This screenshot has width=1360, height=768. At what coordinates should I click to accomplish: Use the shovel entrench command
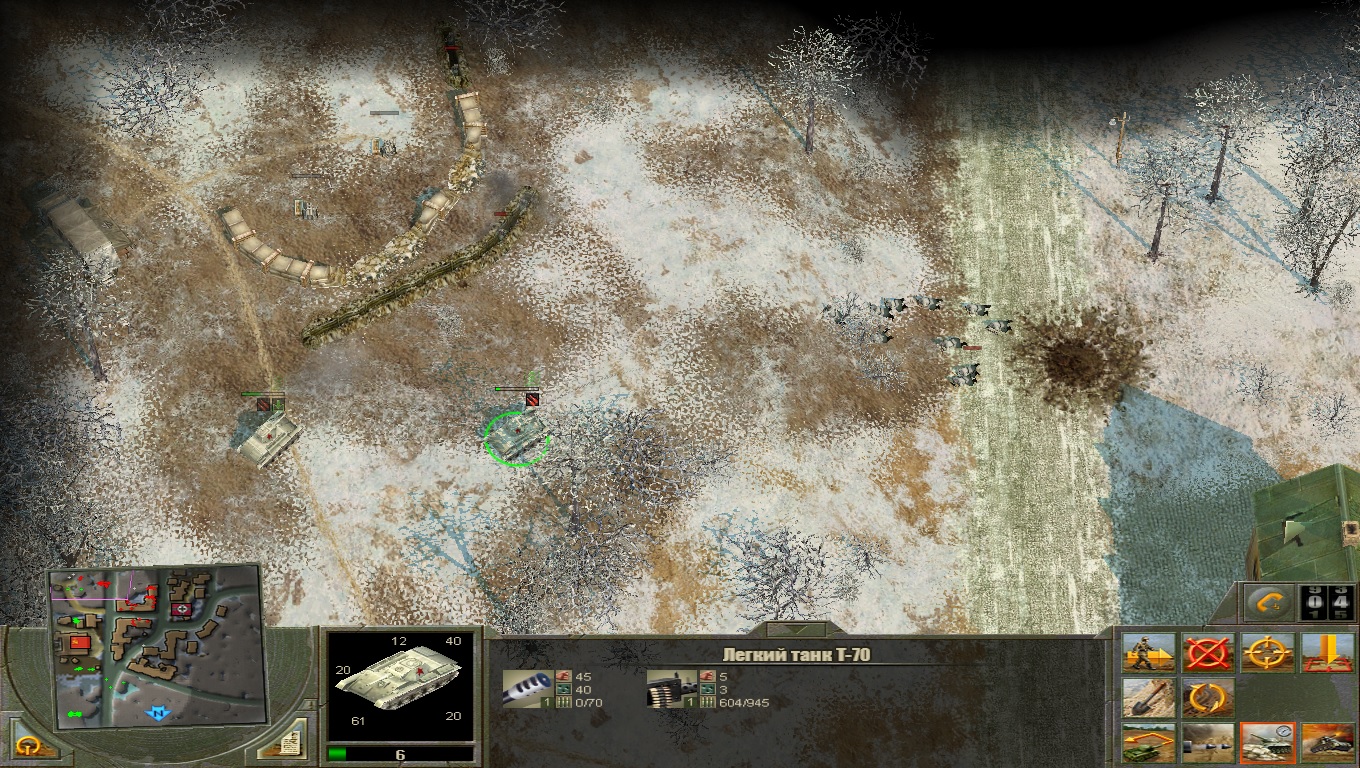(1147, 697)
